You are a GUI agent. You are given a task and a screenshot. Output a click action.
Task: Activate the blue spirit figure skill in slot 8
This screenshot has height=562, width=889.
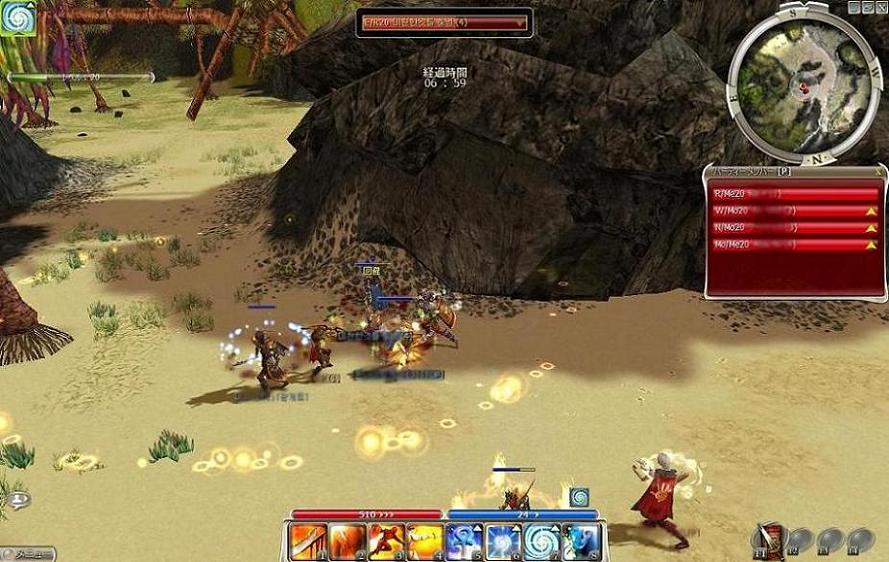pos(581,541)
